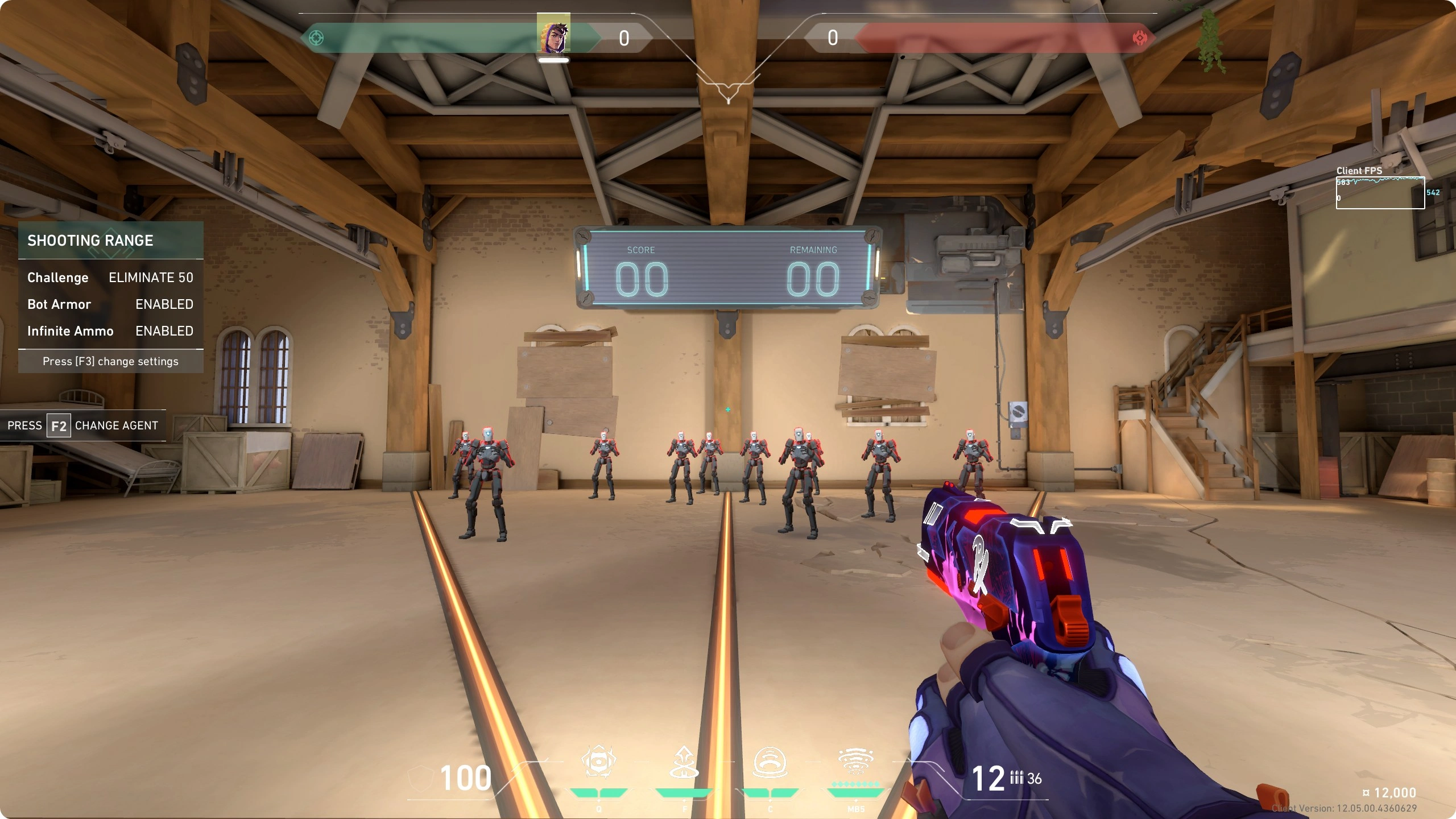Screen dimensions: 1456x819
Task: Click the PRESS F2 CHANGE AGENT button
Action: click(x=82, y=425)
